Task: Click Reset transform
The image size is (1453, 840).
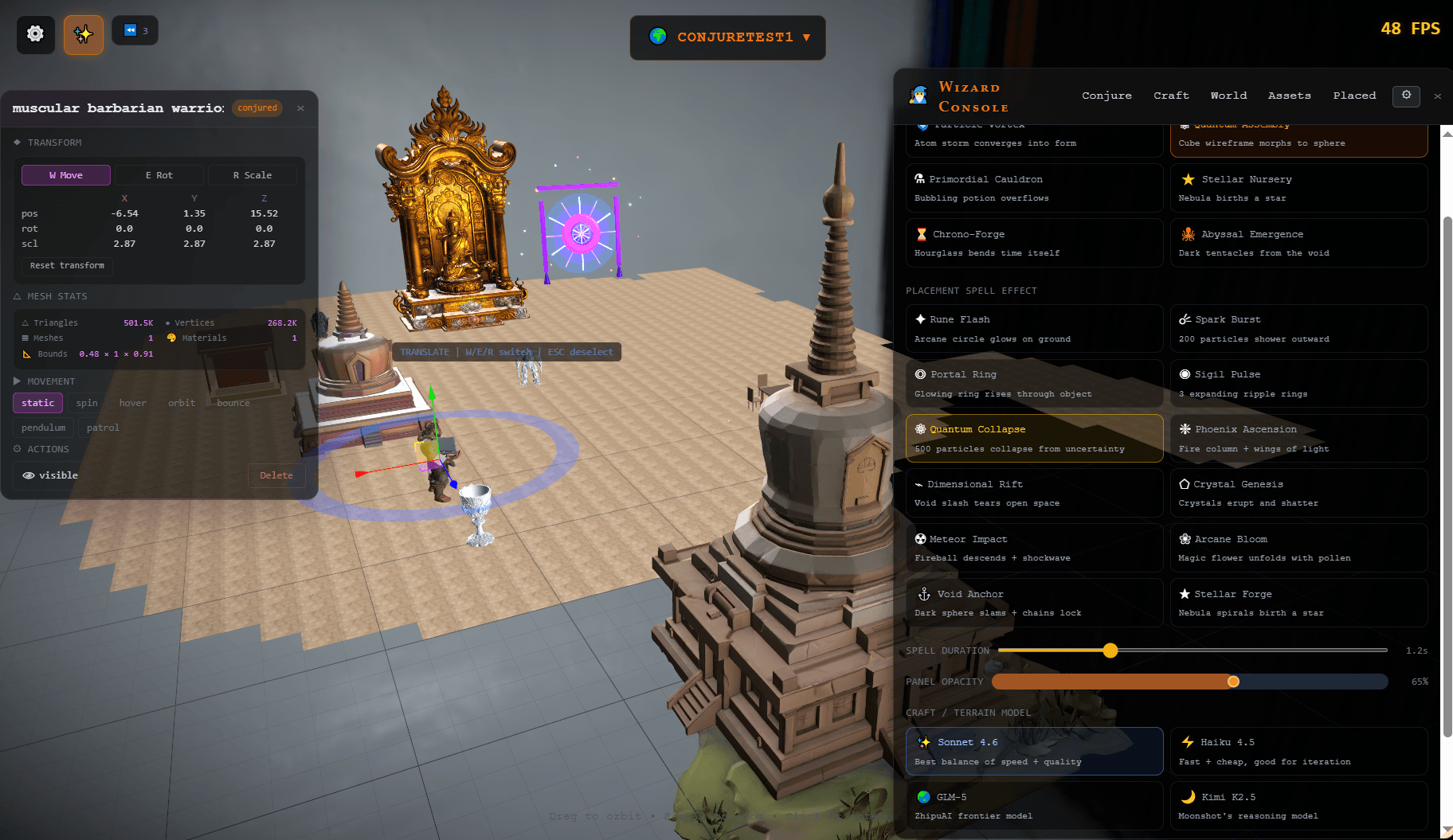Action: tap(67, 266)
